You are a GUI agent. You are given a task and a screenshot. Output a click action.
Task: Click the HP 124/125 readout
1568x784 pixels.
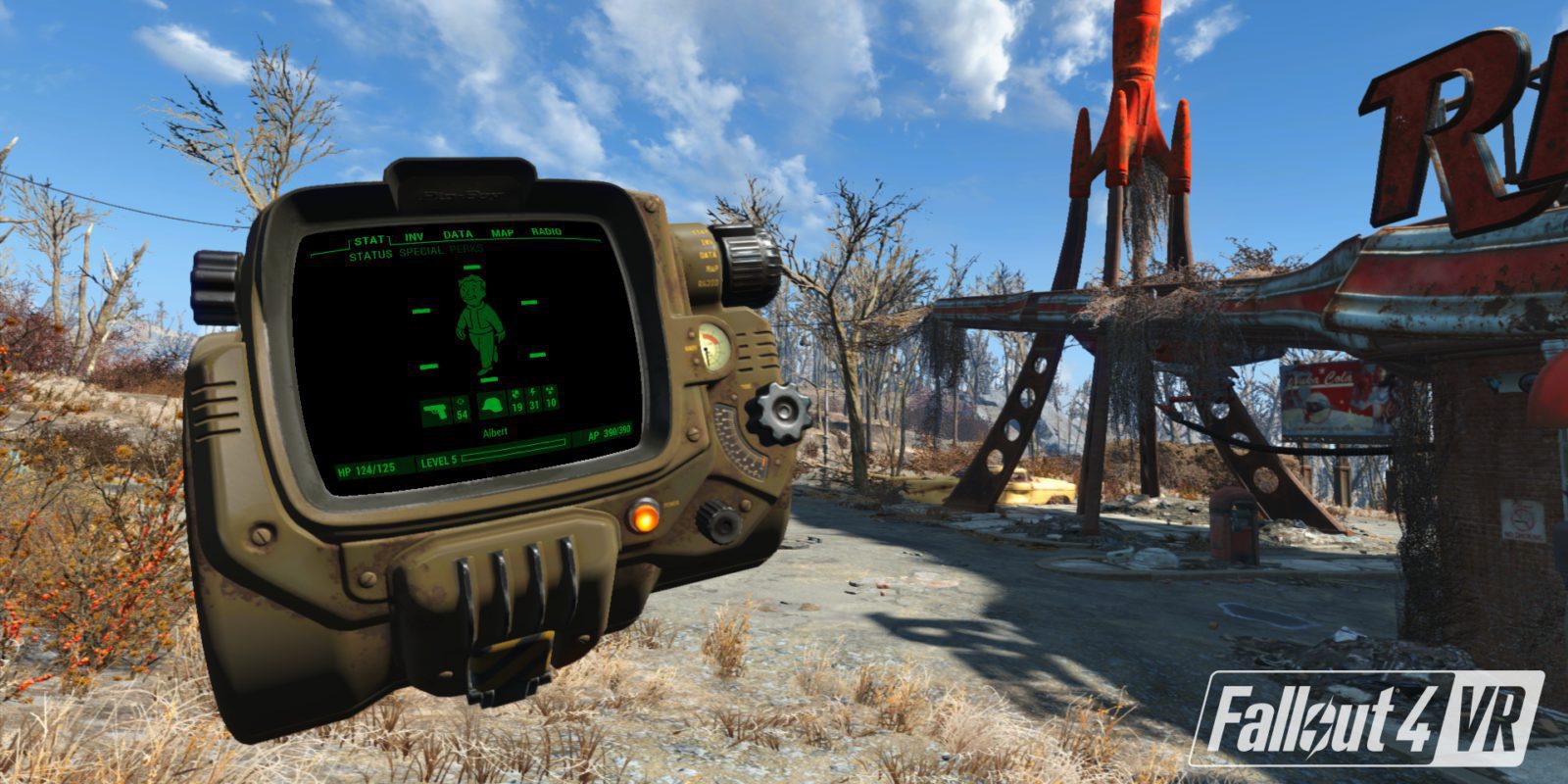coord(366,470)
